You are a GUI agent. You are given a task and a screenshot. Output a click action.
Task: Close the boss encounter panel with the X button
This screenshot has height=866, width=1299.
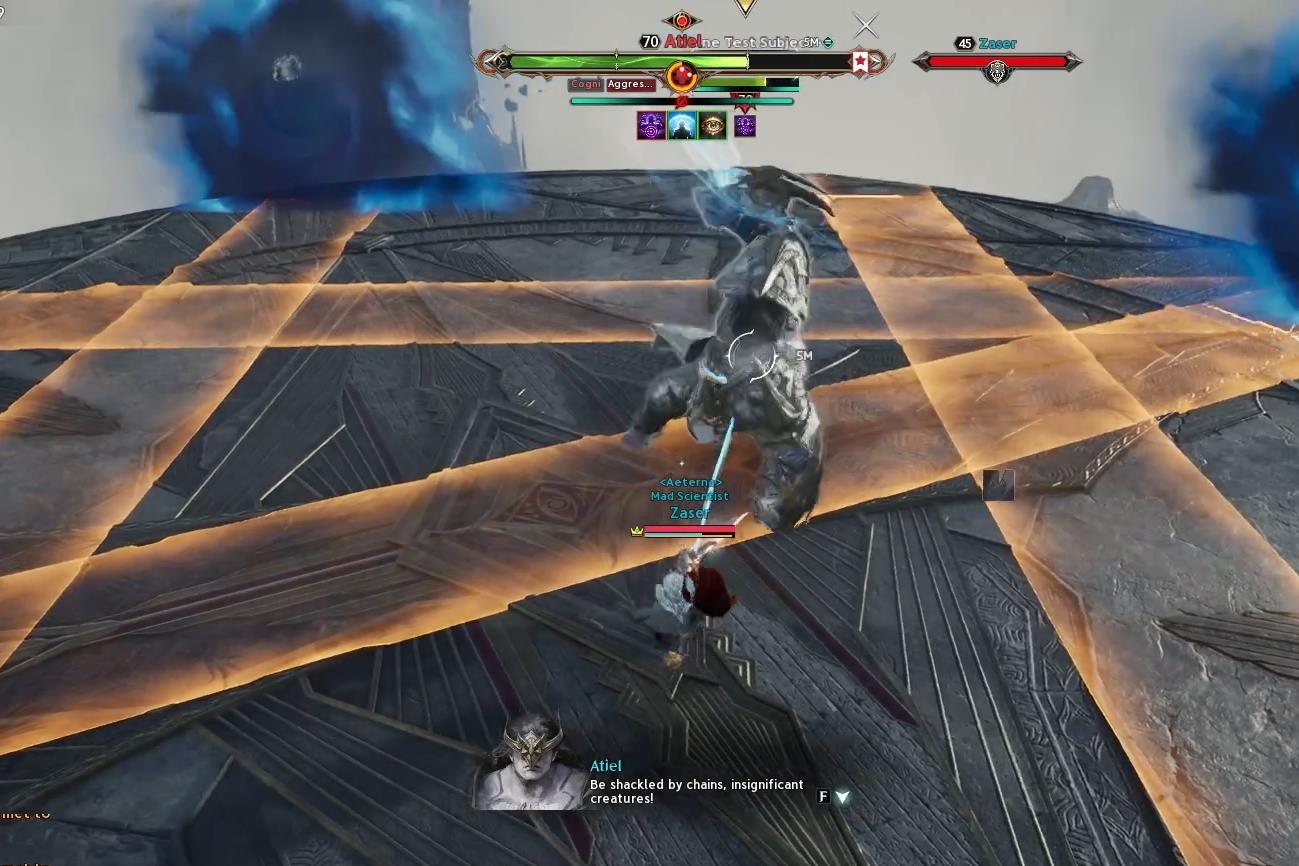[865, 25]
